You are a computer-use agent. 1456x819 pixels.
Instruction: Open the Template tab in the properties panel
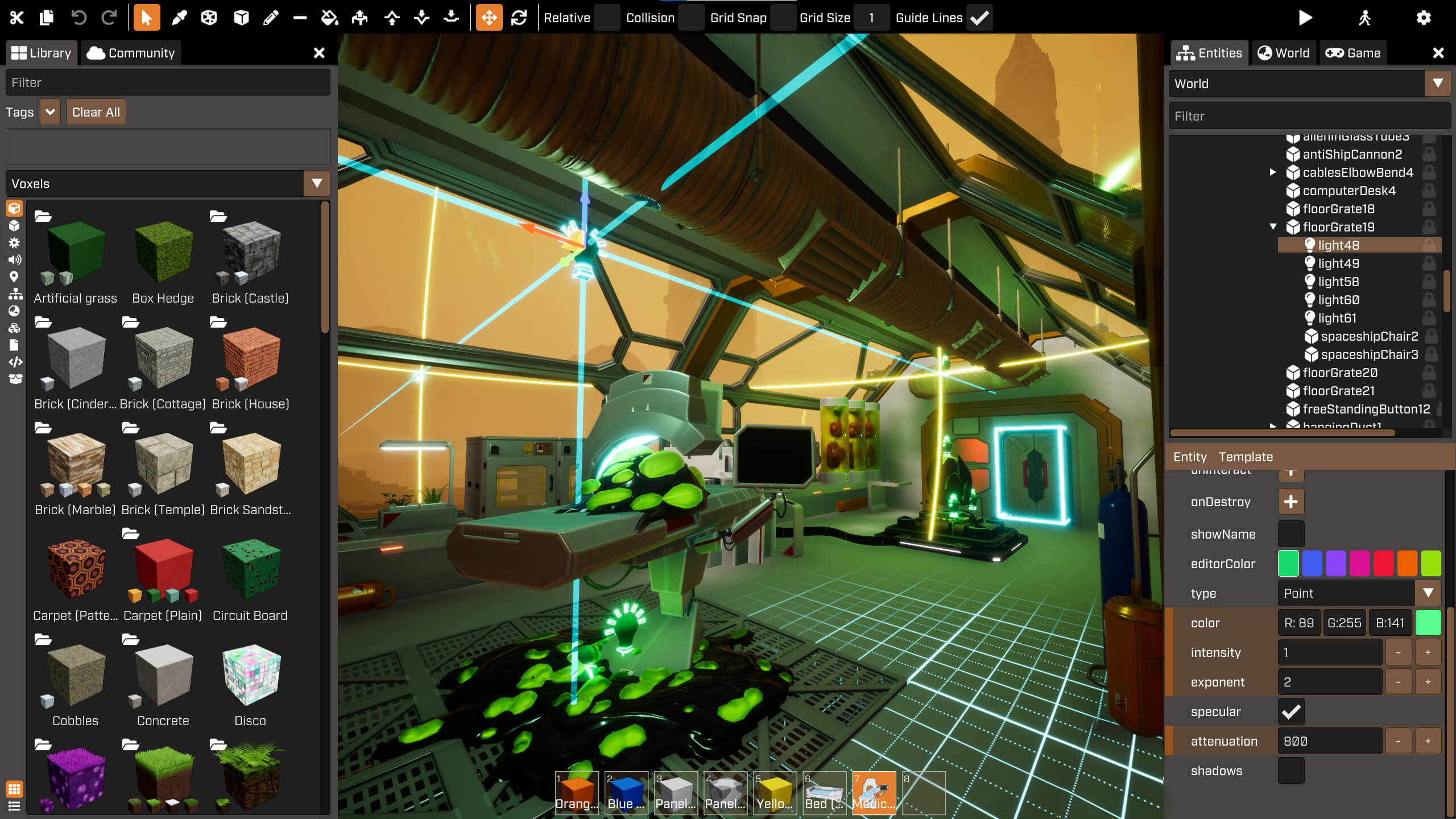[x=1246, y=457]
